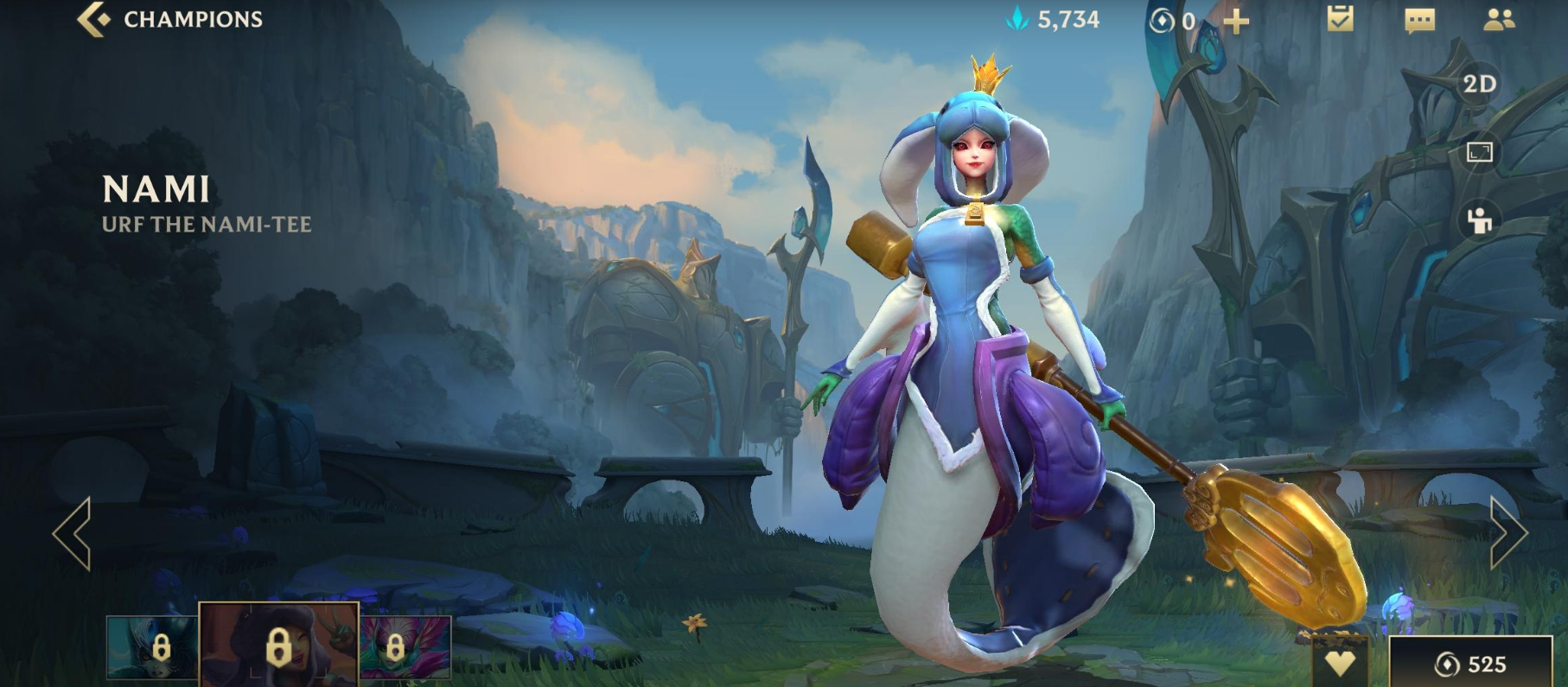This screenshot has height=687, width=1568.
Task: Show the previous skin with left arrow
Action: pyautogui.click(x=72, y=533)
